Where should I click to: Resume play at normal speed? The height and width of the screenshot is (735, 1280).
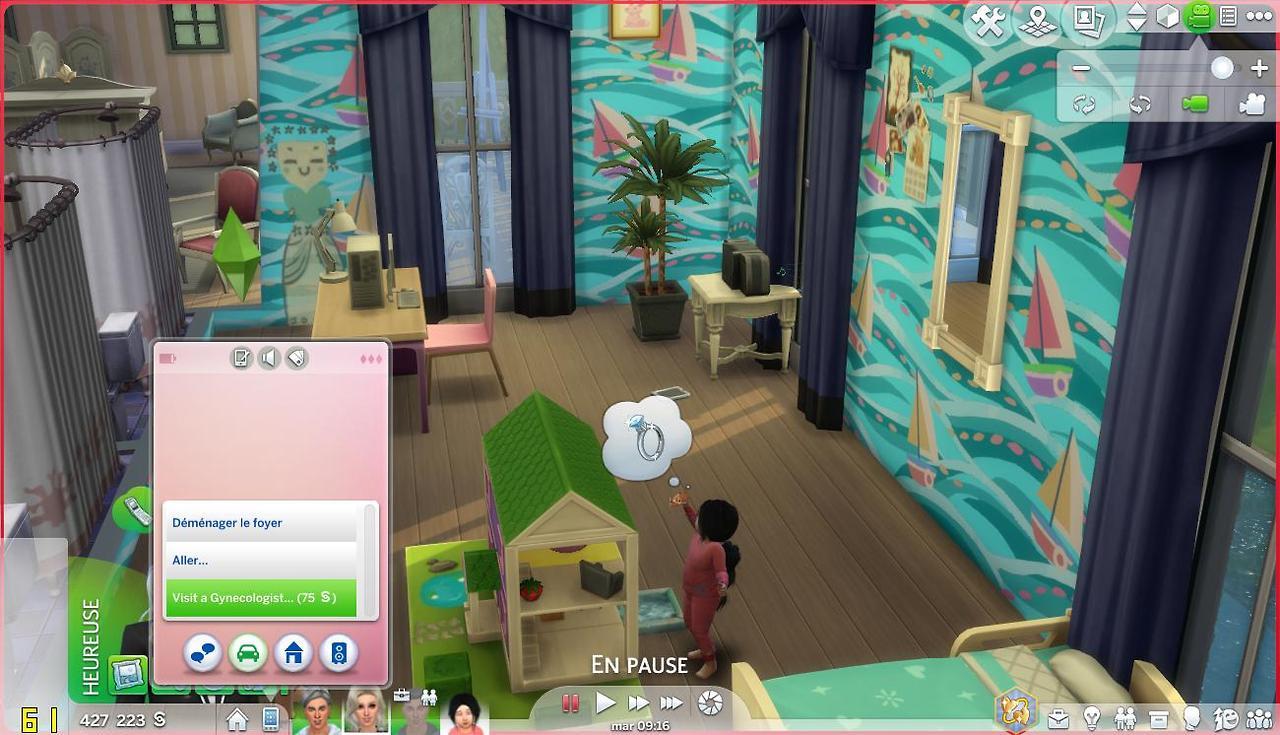[x=605, y=703]
